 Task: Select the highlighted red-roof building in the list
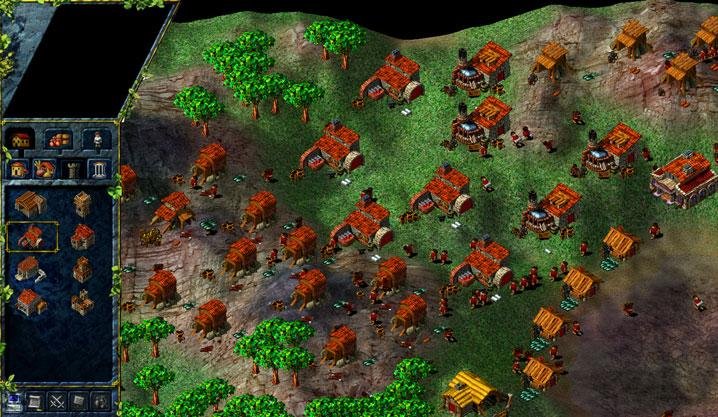point(32,237)
